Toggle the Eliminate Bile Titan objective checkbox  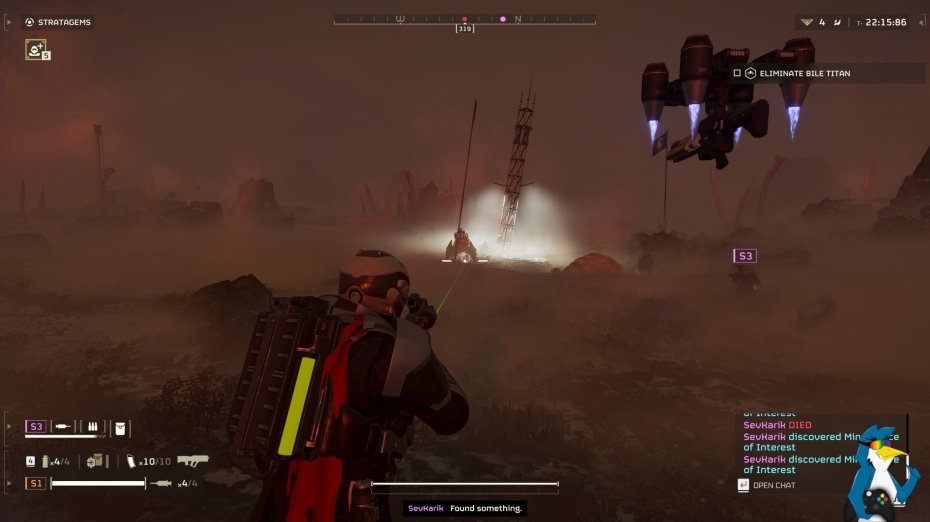click(x=737, y=73)
